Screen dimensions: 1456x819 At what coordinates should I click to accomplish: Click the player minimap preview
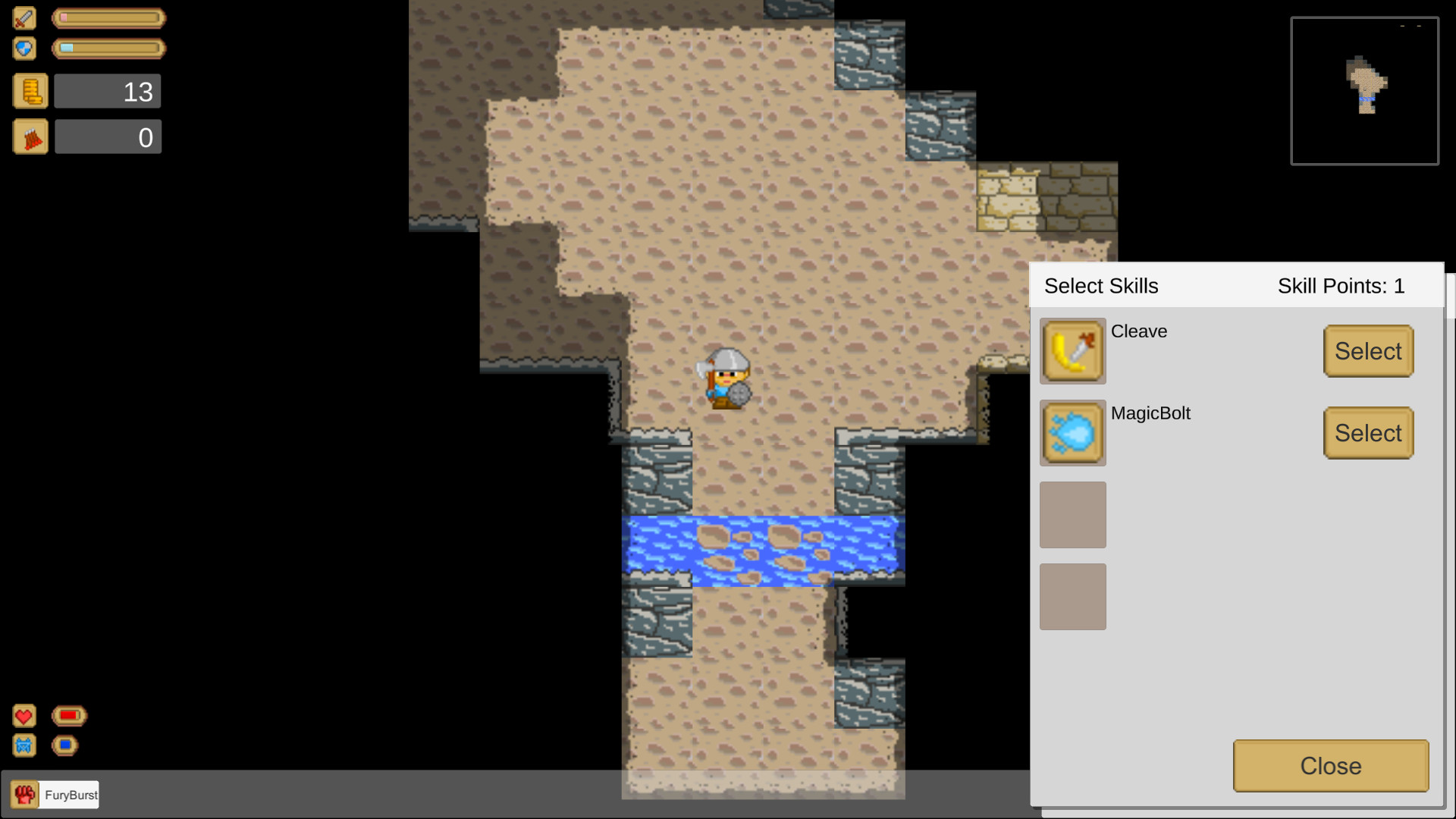(1363, 90)
